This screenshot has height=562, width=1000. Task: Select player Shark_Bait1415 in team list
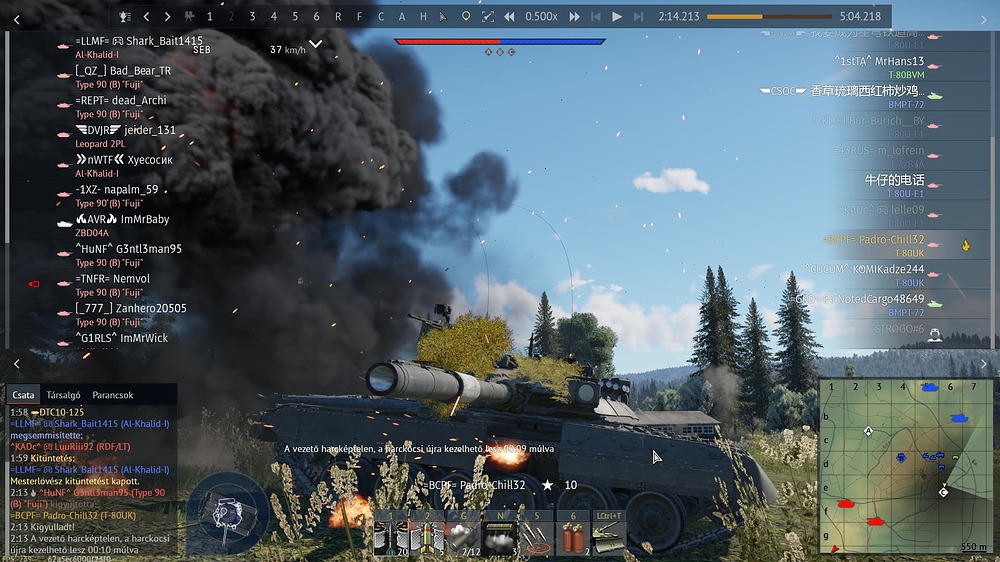coord(138,41)
